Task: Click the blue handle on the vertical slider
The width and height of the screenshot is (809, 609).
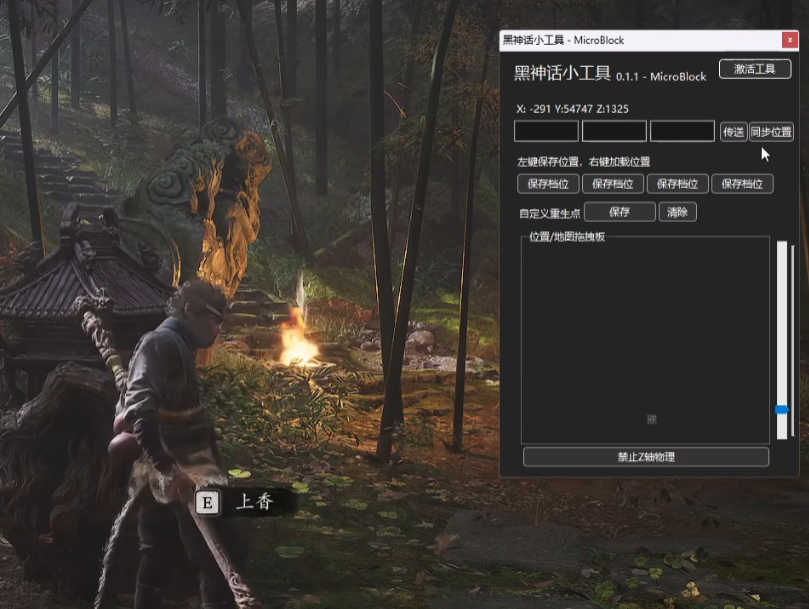Action: pyautogui.click(x=782, y=409)
